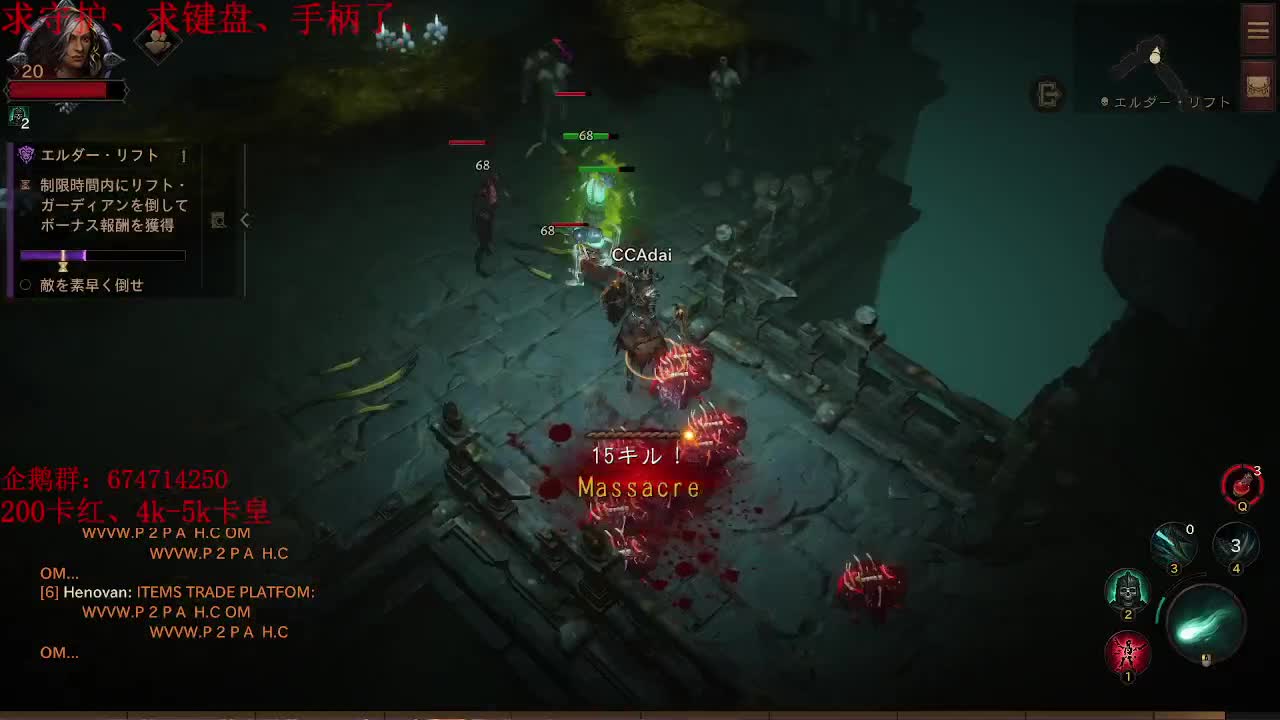This screenshot has width=1280, height=720.
Task: Click the green buff icon under the health bar
Action: (18, 117)
